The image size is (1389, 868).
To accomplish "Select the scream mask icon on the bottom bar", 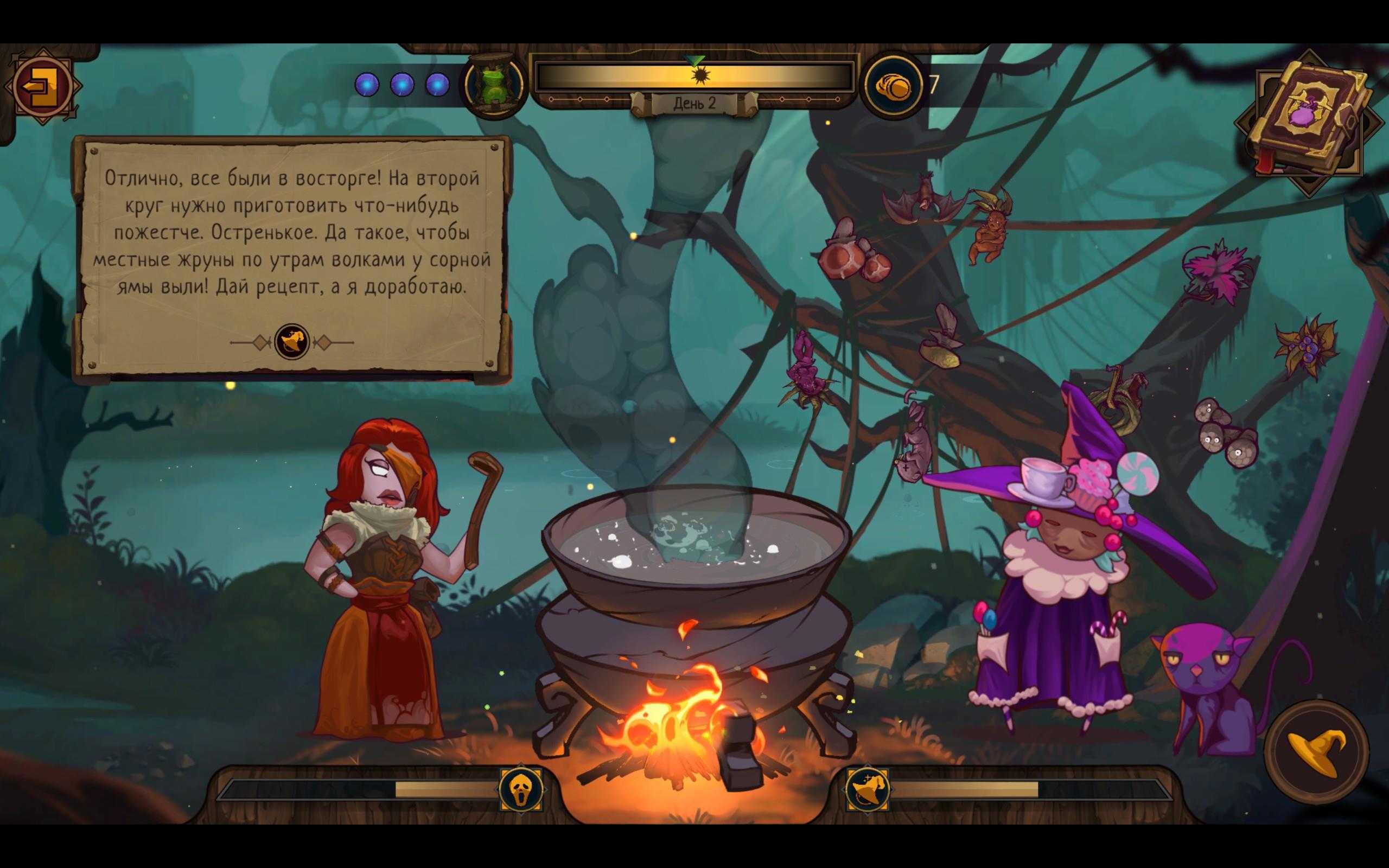I will (520, 790).
